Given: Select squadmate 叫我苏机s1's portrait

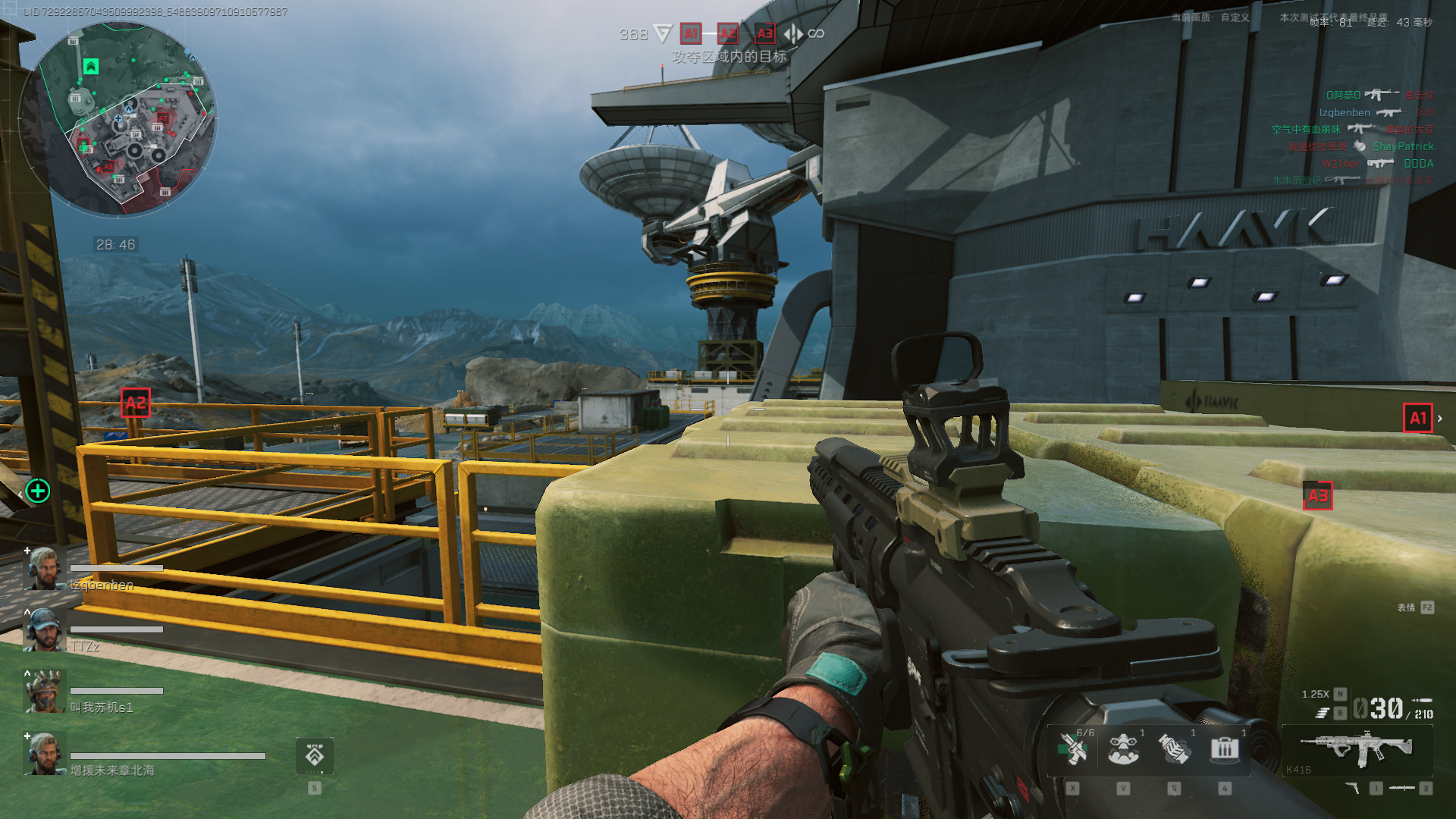Looking at the screenshot, I should 45,691.
